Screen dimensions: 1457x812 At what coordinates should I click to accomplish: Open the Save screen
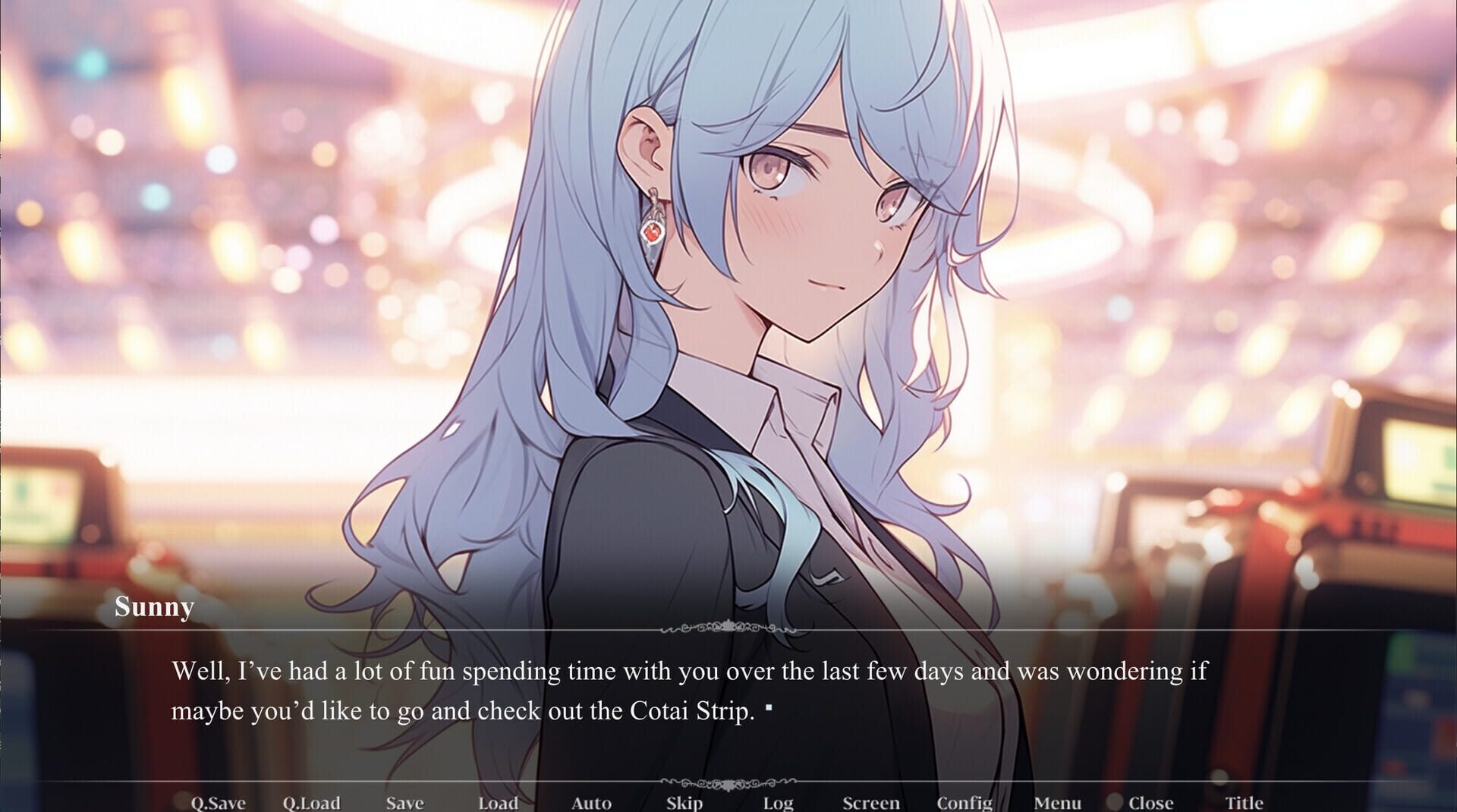405,802
